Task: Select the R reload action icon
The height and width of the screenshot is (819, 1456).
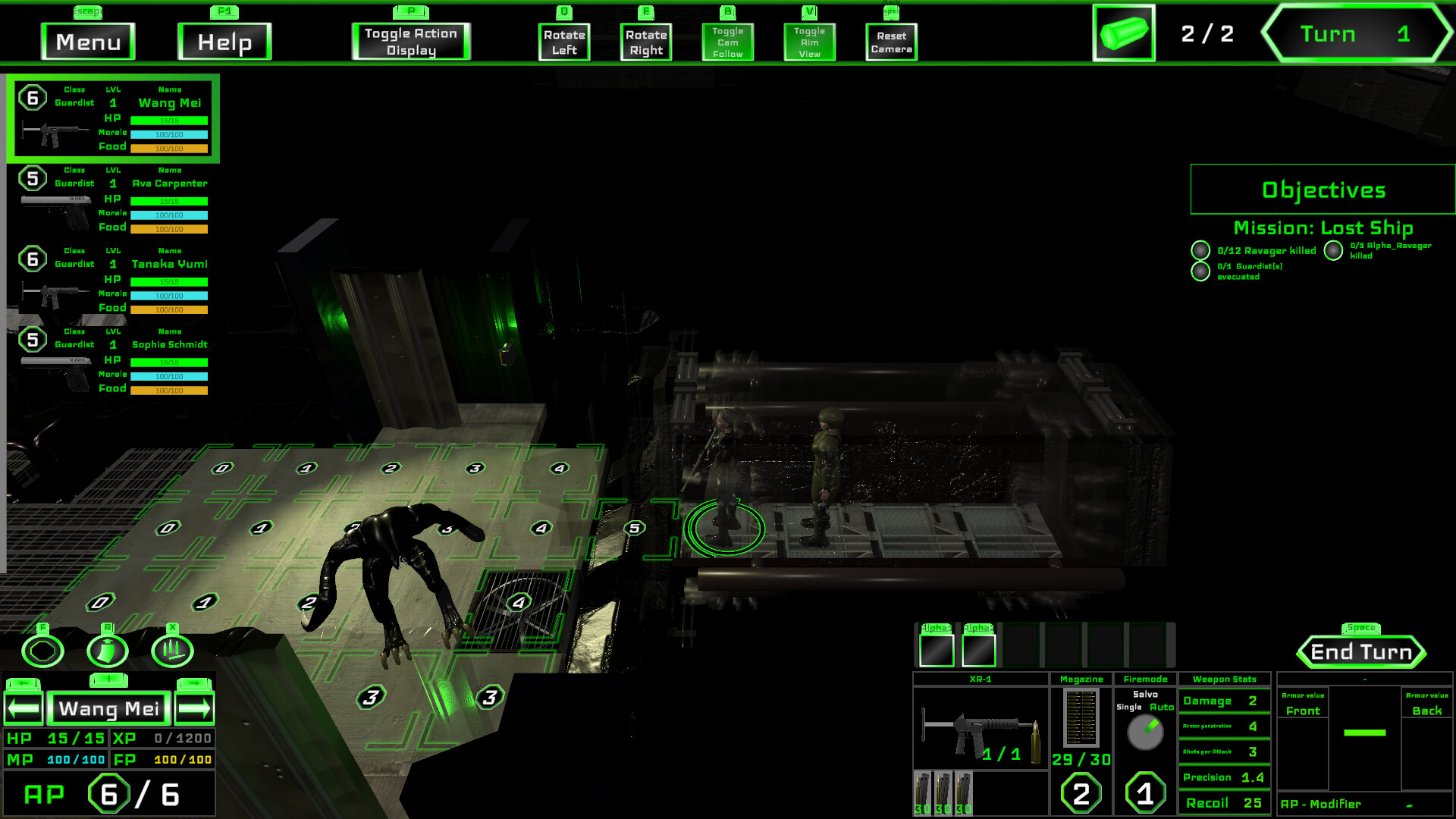Action: [108, 651]
